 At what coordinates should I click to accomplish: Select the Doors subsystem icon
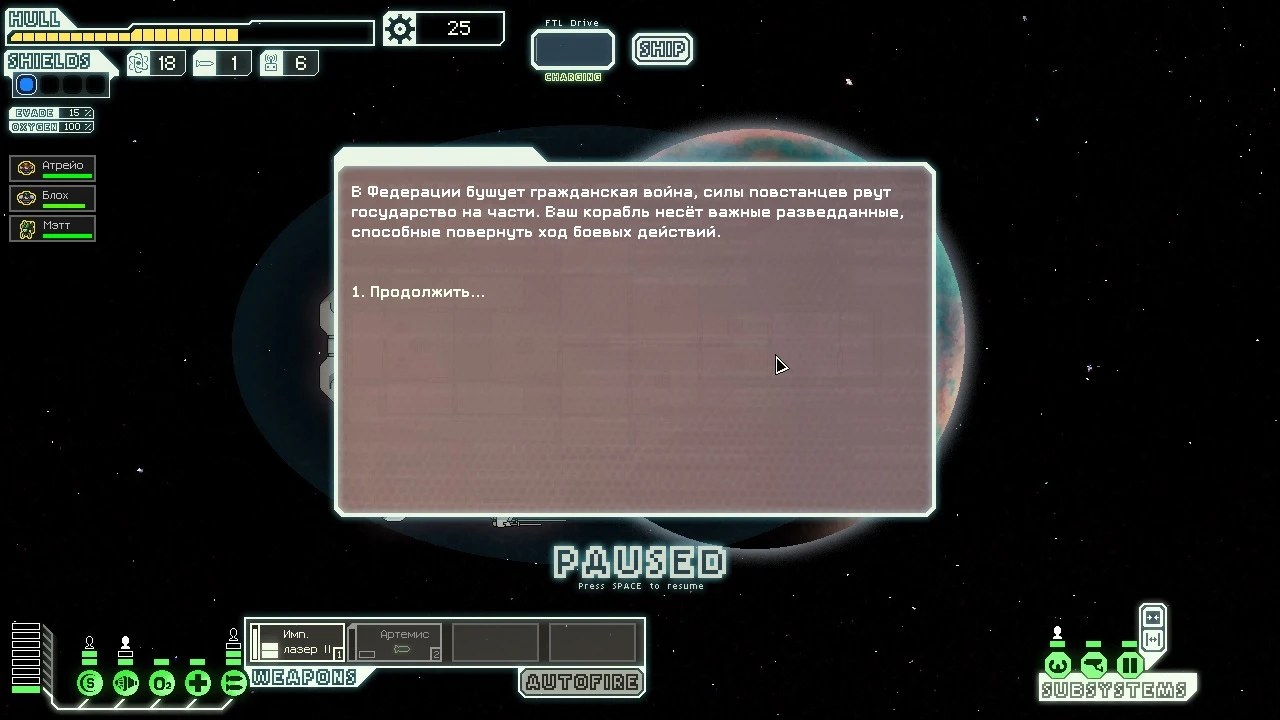point(1129,664)
